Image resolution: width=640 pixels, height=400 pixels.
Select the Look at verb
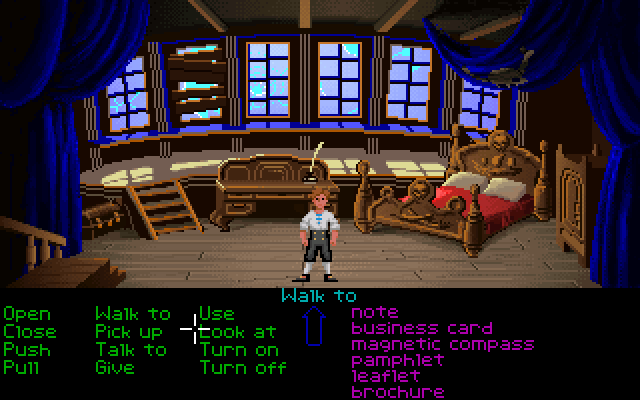pyautogui.click(x=240, y=331)
